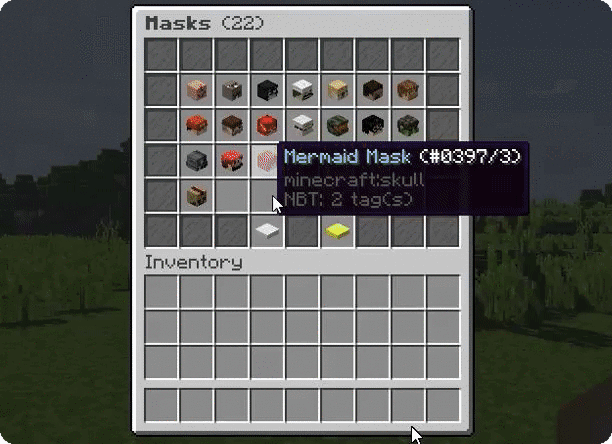Choose the solid black mask head
Screen dimensions: 612x444
coord(266,91)
